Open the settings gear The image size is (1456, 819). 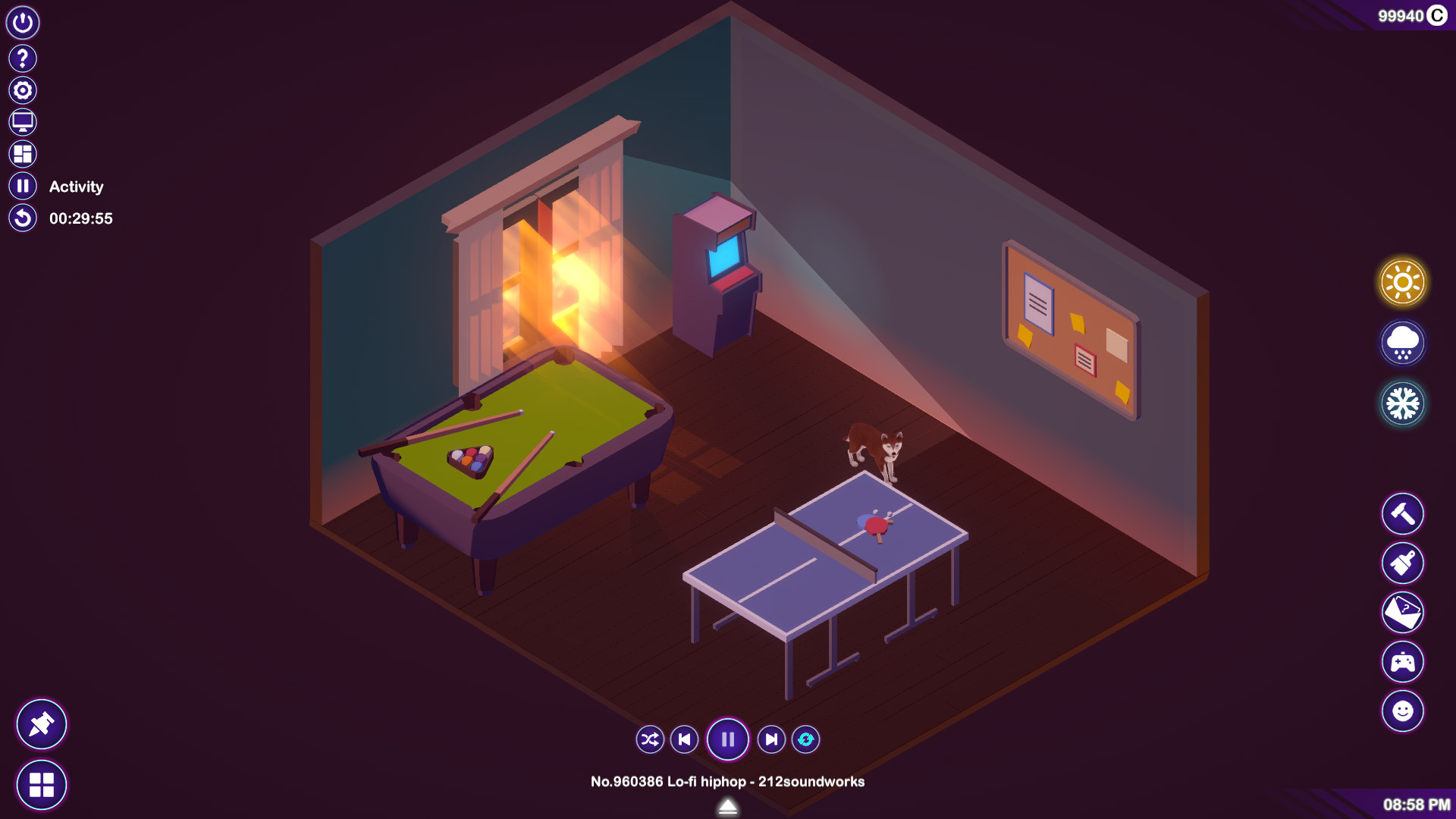coord(22,89)
